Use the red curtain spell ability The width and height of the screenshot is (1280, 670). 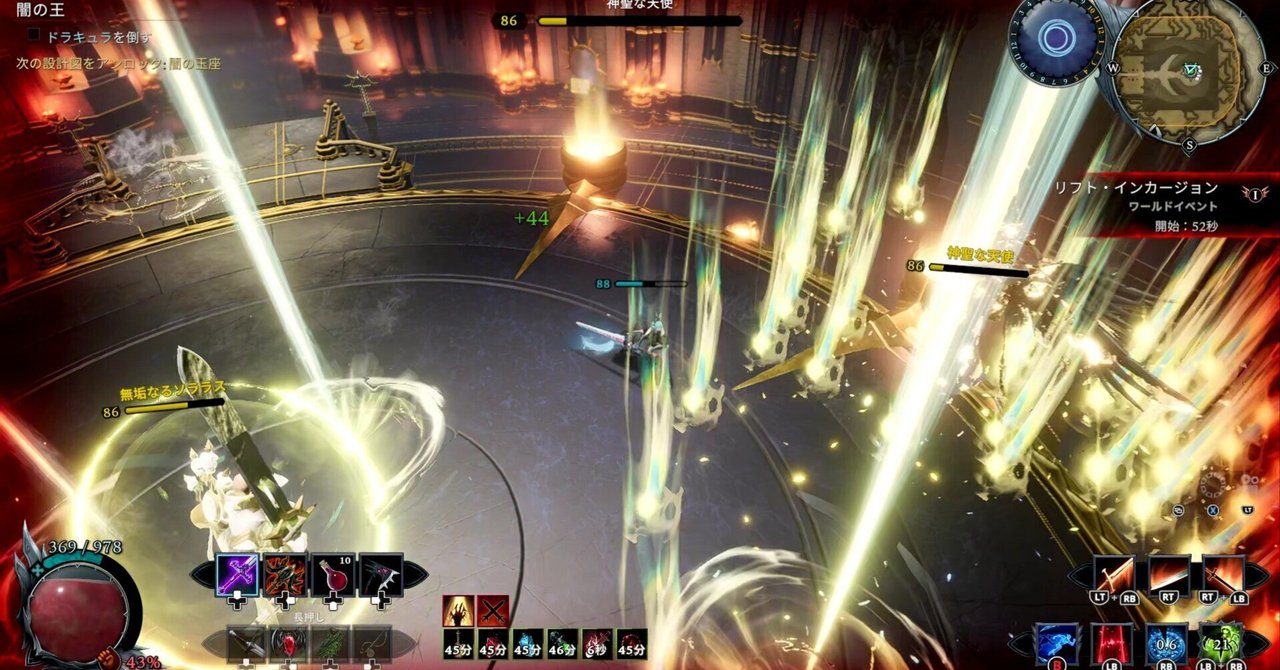point(1111,644)
